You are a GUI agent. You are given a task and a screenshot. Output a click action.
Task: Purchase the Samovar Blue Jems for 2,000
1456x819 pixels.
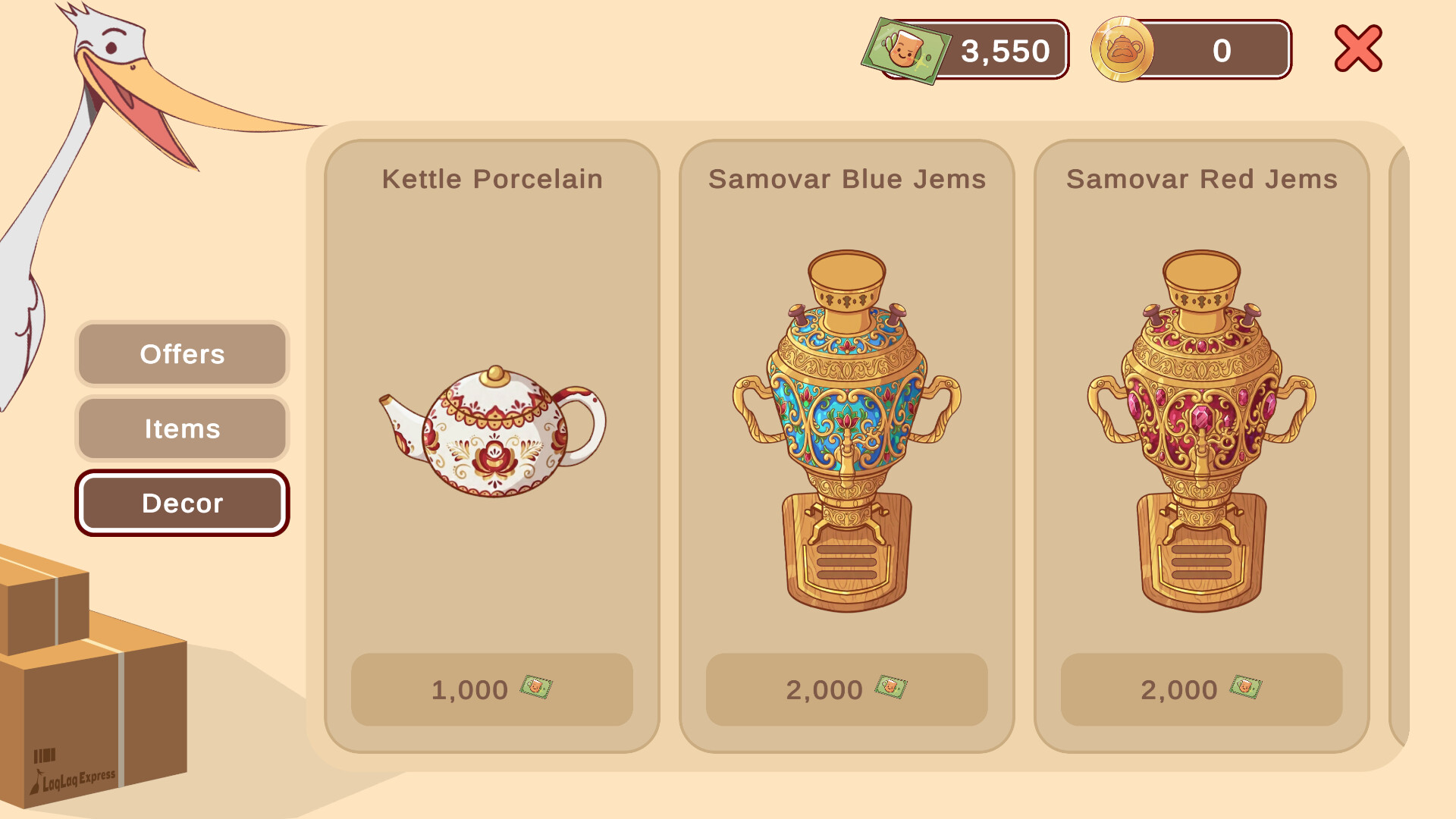click(847, 689)
